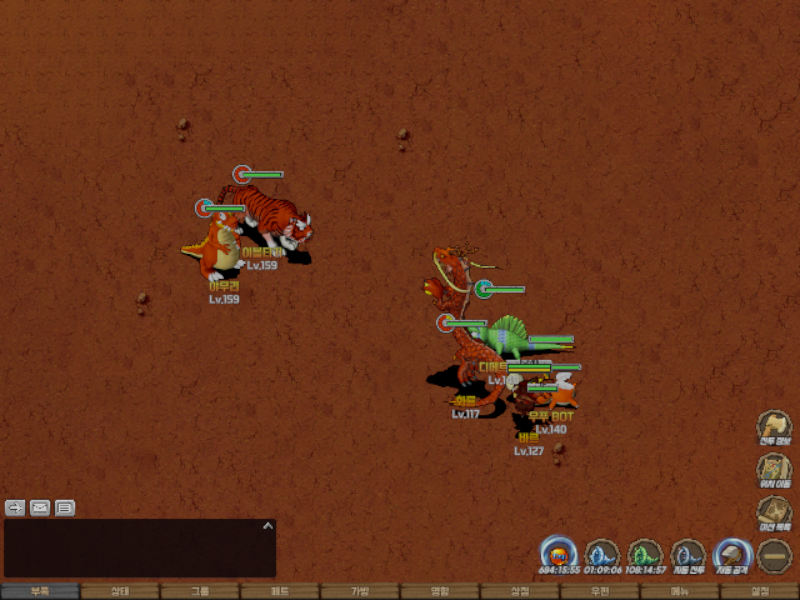Collapse the icon bar with the minus button

[774, 556]
